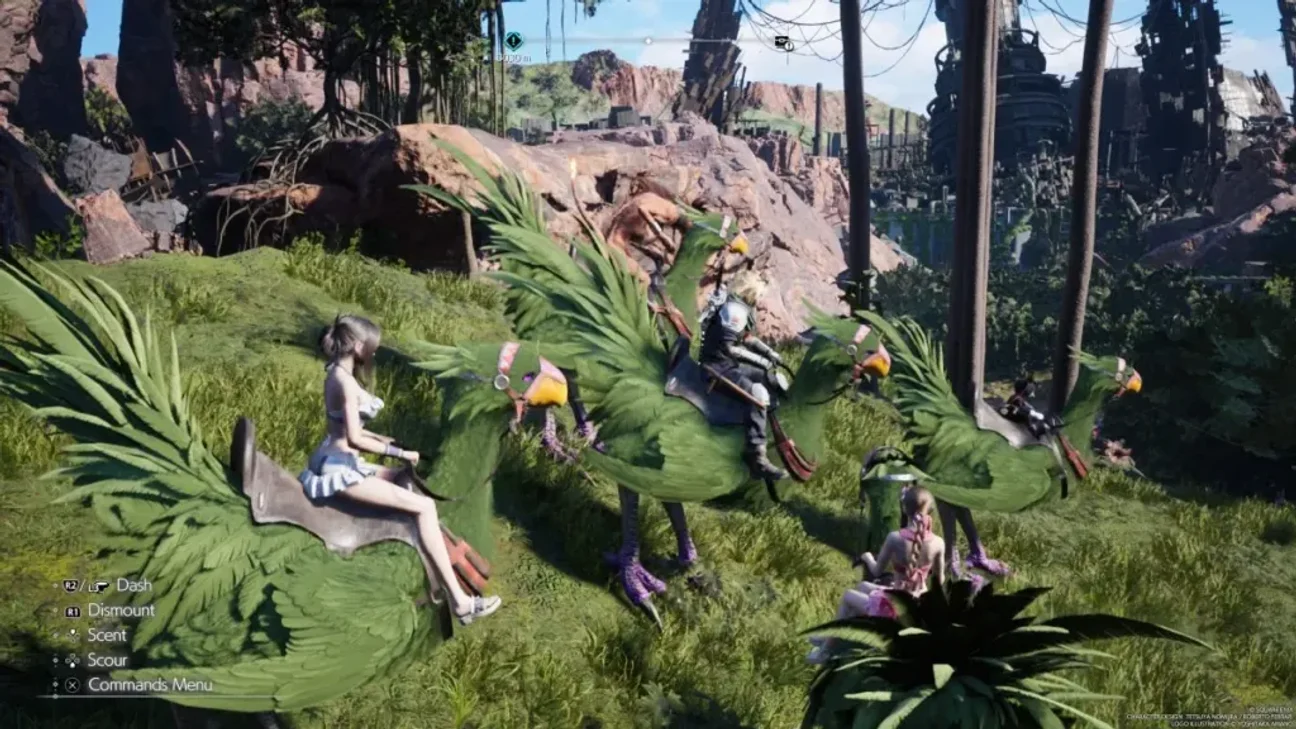Click the X button icon beside Commands Menu
The height and width of the screenshot is (729, 1296).
tap(72, 684)
